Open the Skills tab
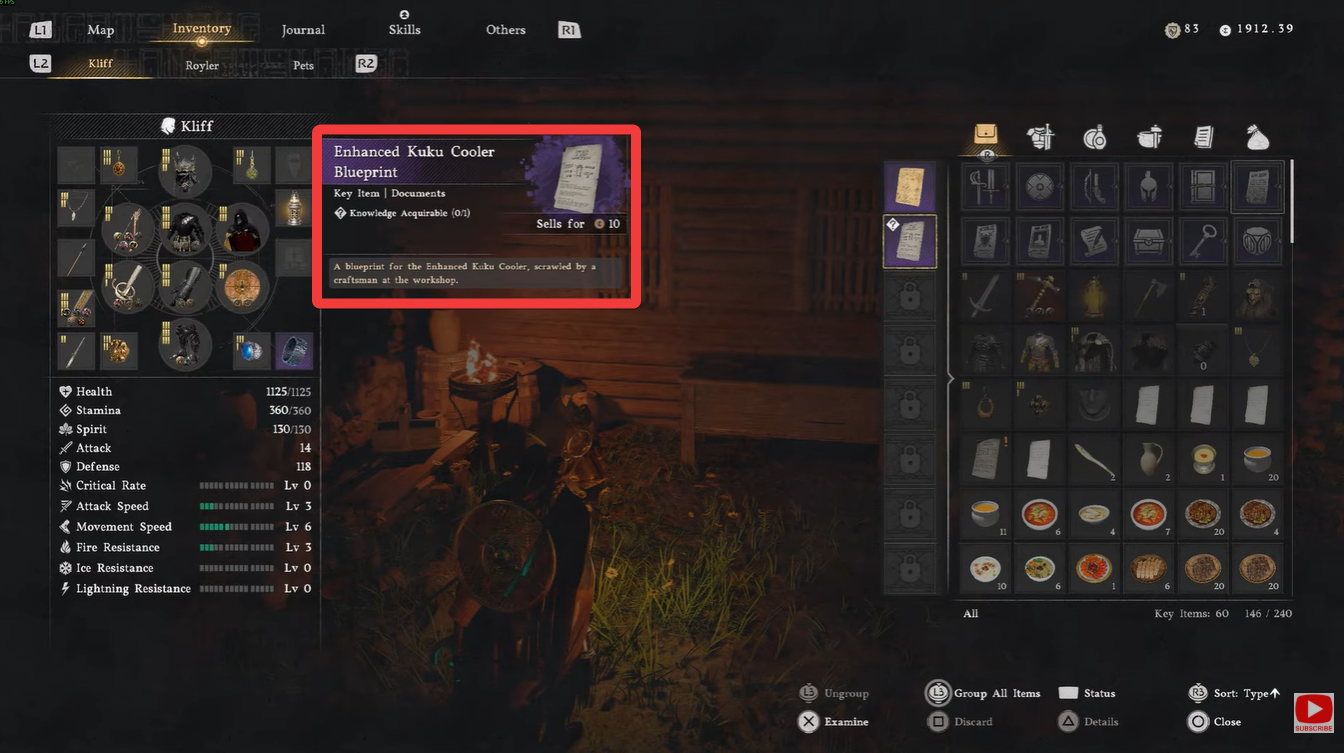Screen dimensions: 1344x753 405,29
